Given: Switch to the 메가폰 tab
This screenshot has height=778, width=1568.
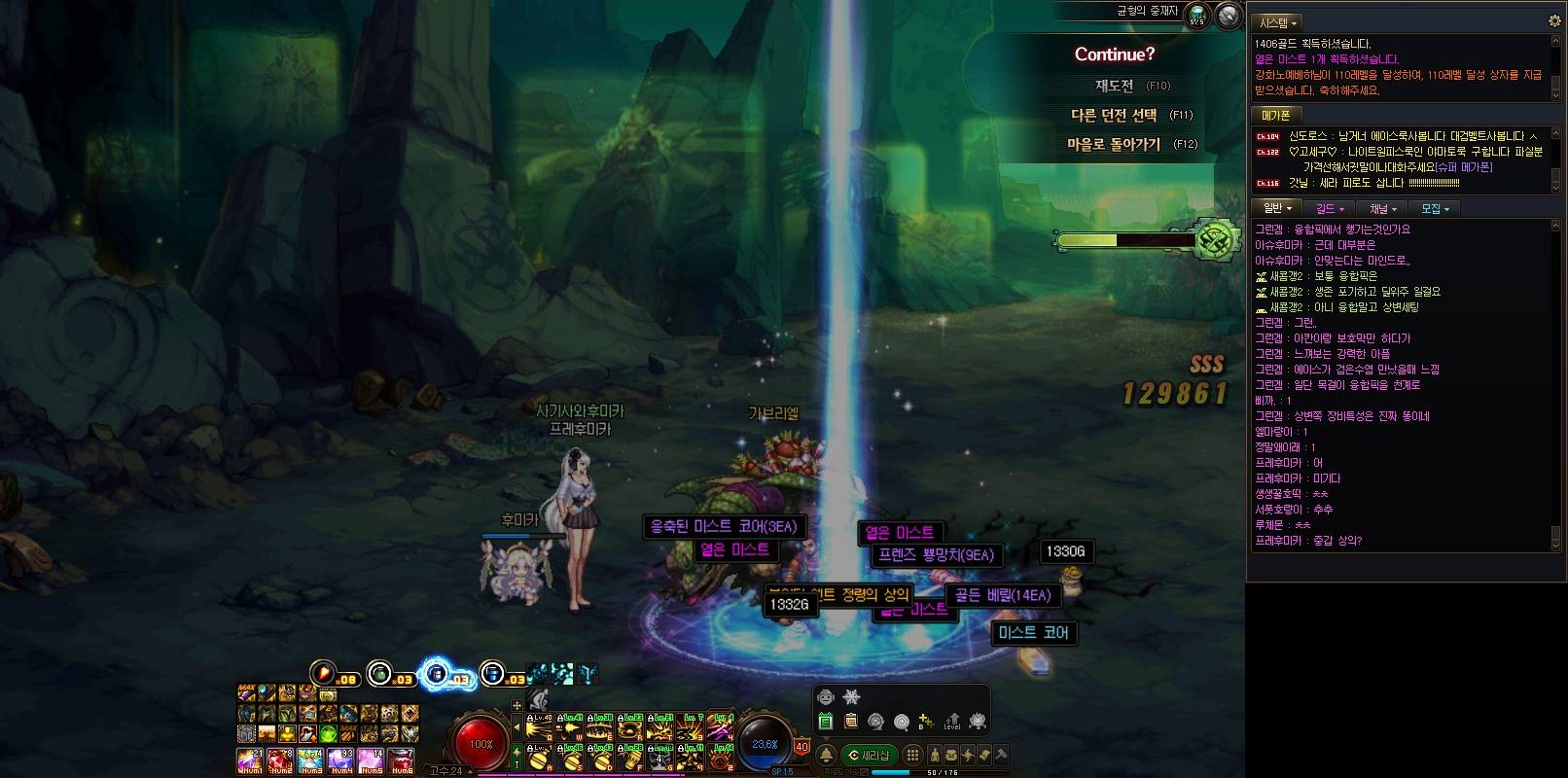Looking at the screenshot, I should click(x=1275, y=115).
